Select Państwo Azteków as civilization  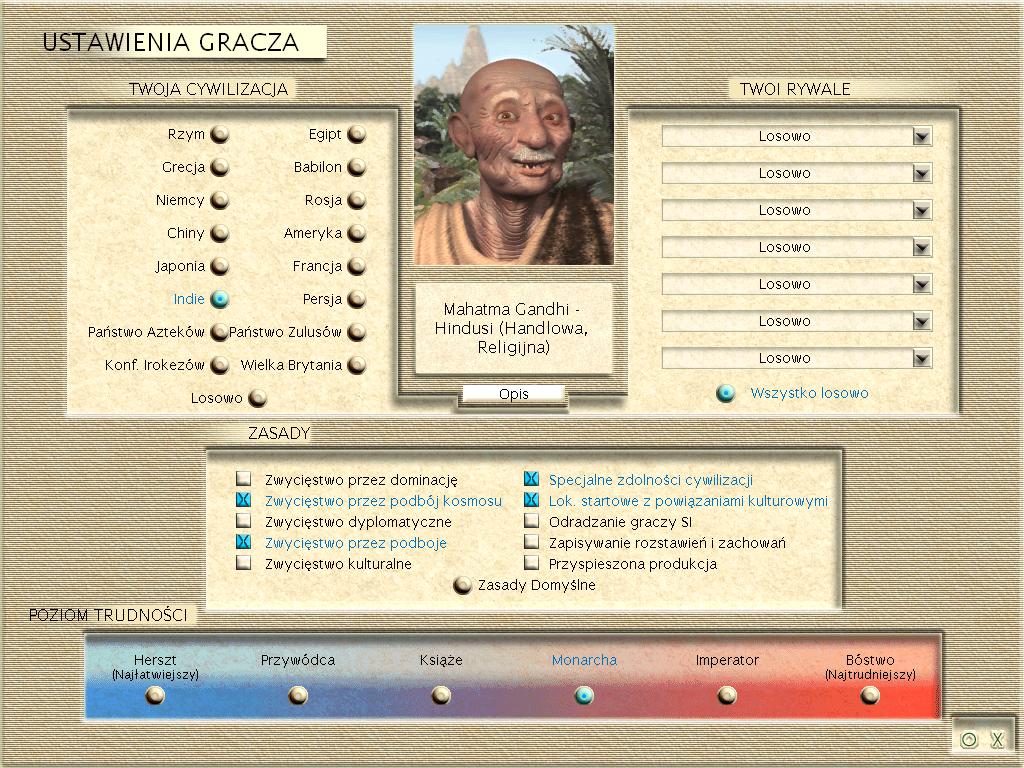point(219,332)
